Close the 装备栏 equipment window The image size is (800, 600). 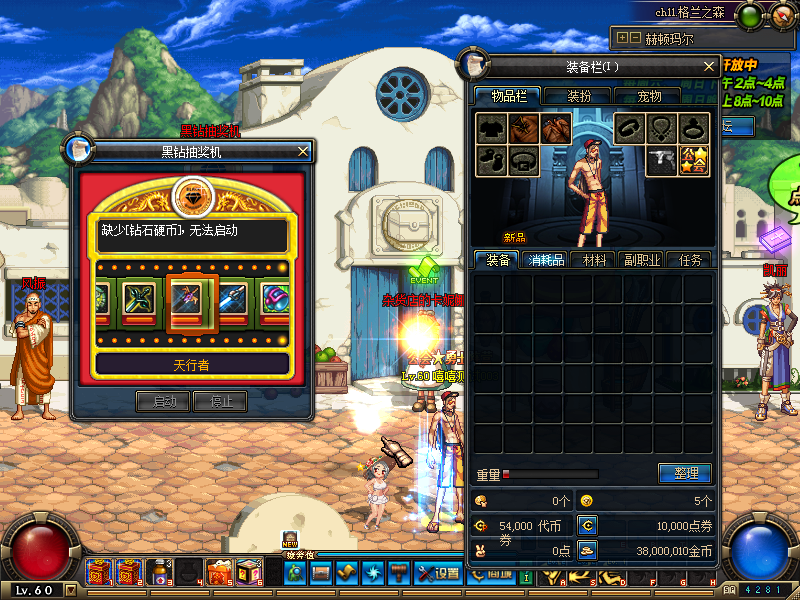click(709, 67)
